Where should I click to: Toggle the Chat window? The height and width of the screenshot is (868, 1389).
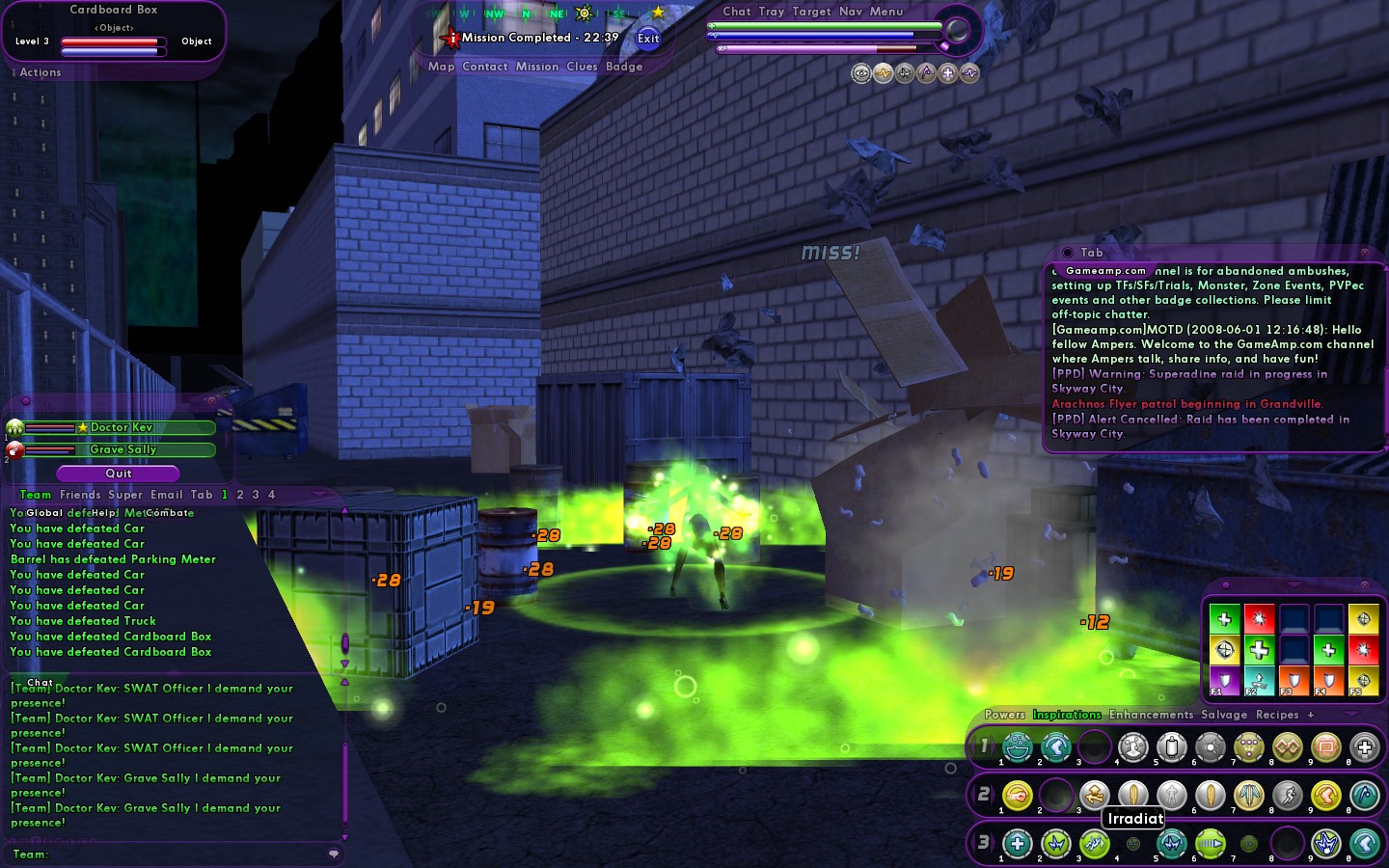click(x=737, y=12)
